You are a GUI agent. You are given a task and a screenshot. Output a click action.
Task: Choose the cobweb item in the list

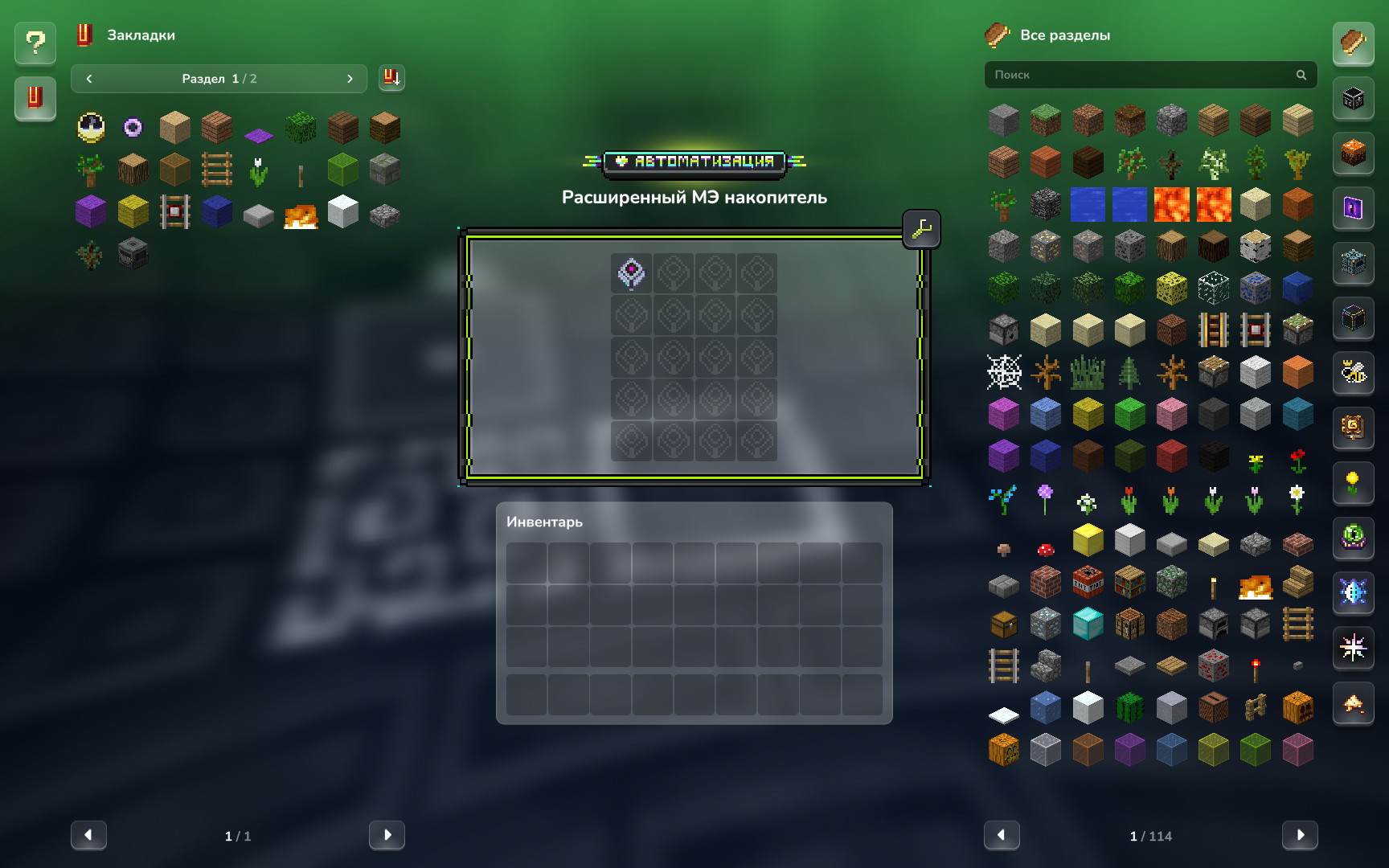pos(1004,373)
